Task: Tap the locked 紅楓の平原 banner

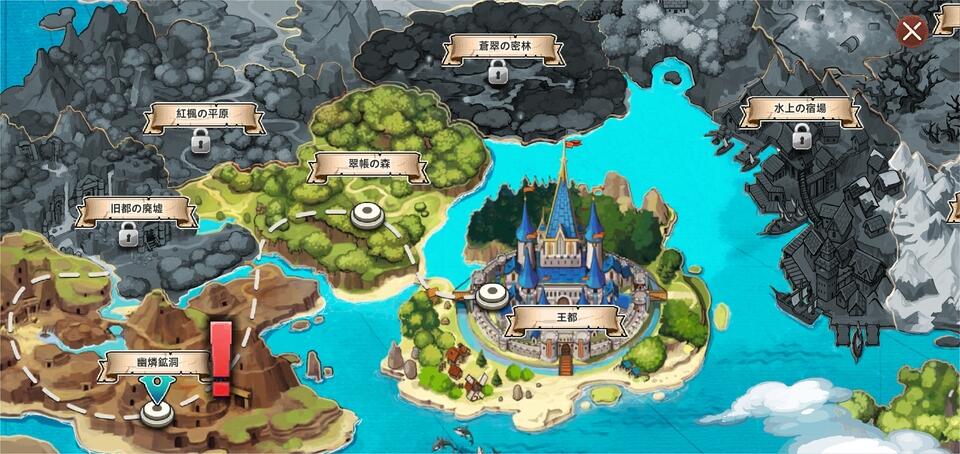Action: [203, 116]
